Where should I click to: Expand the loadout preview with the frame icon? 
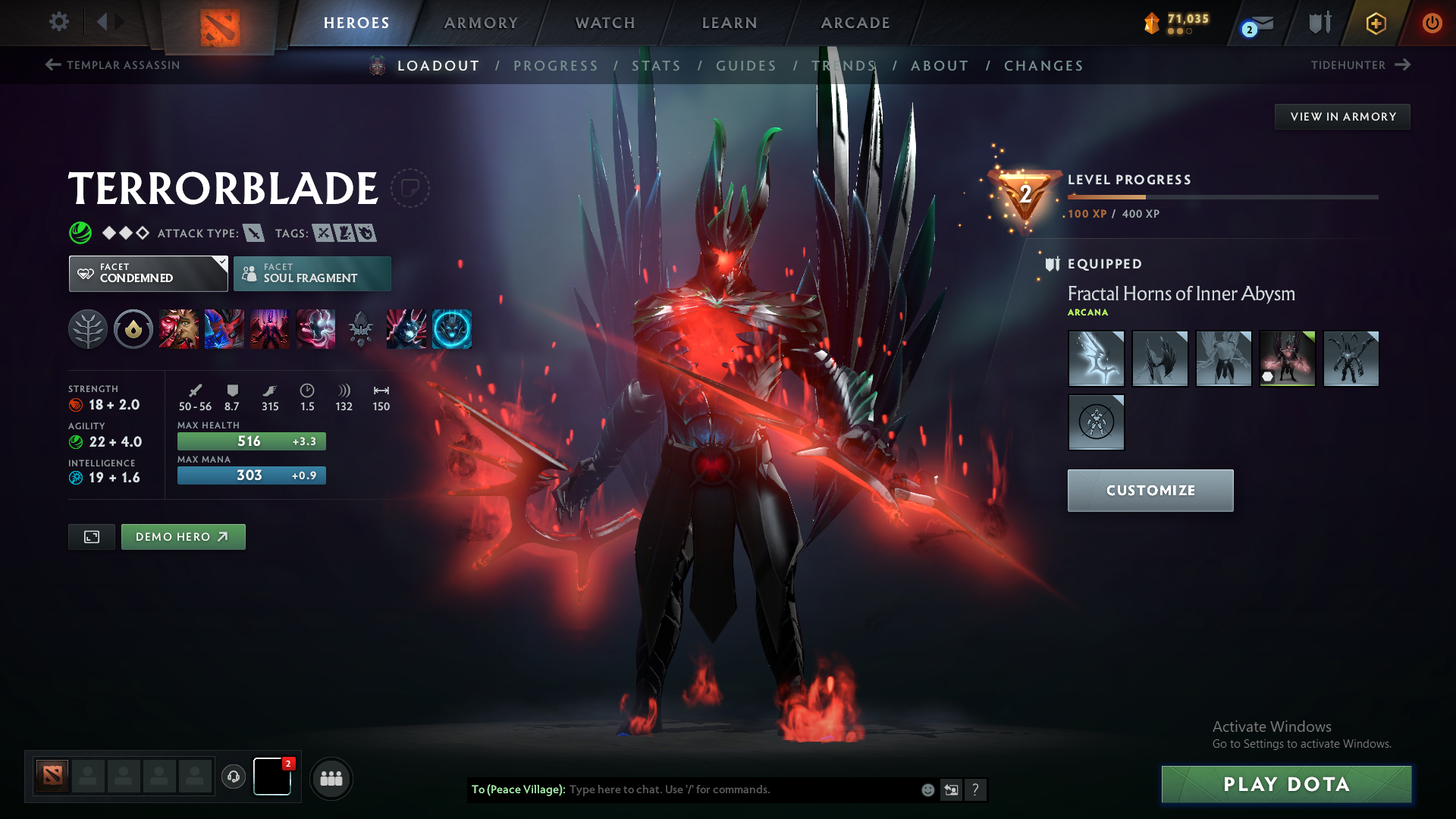point(91,536)
